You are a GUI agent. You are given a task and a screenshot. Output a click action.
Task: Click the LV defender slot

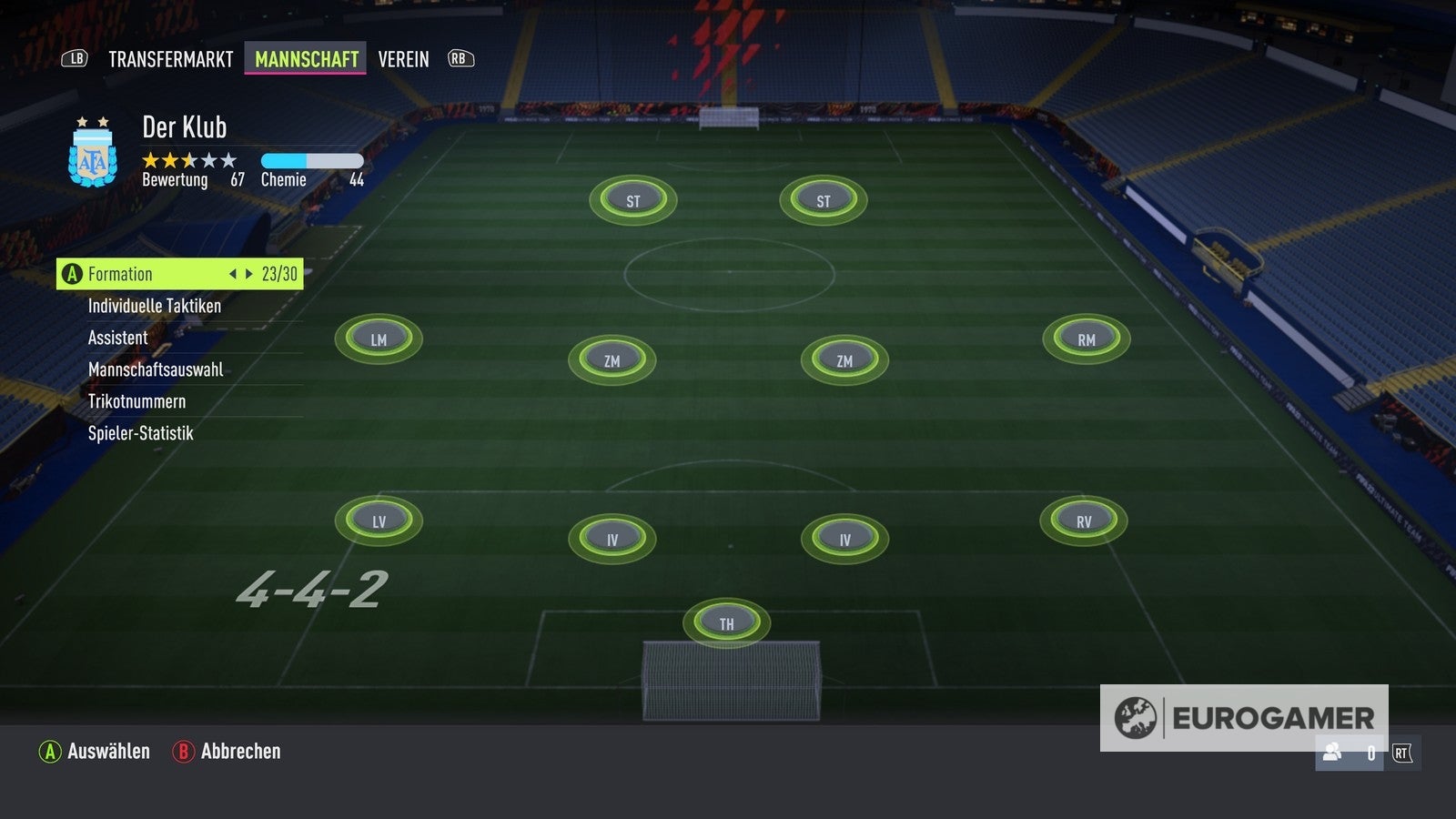(379, 521)
